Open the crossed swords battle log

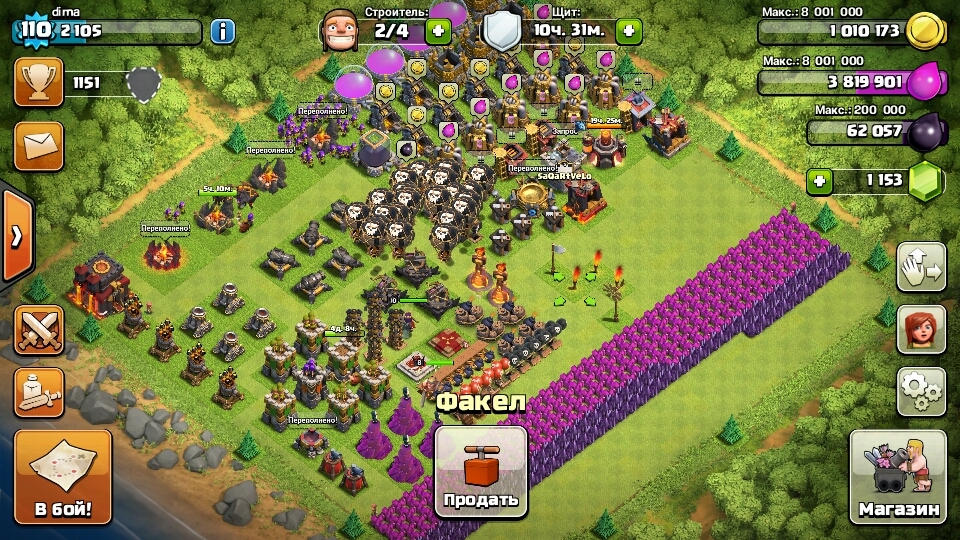click(x=39, y=330)
